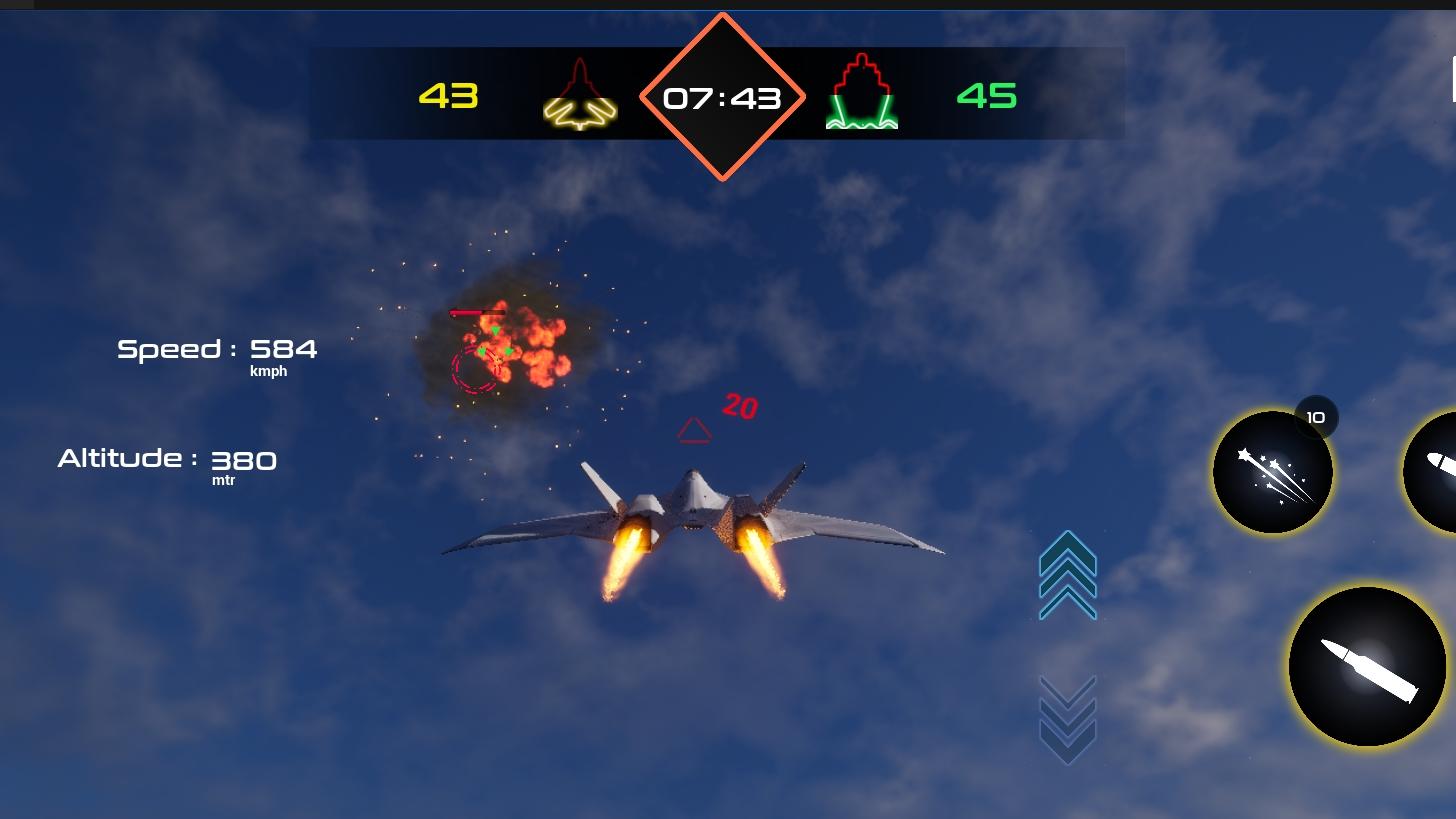Click the orange diamond timer emblem

tap(721, 97)
